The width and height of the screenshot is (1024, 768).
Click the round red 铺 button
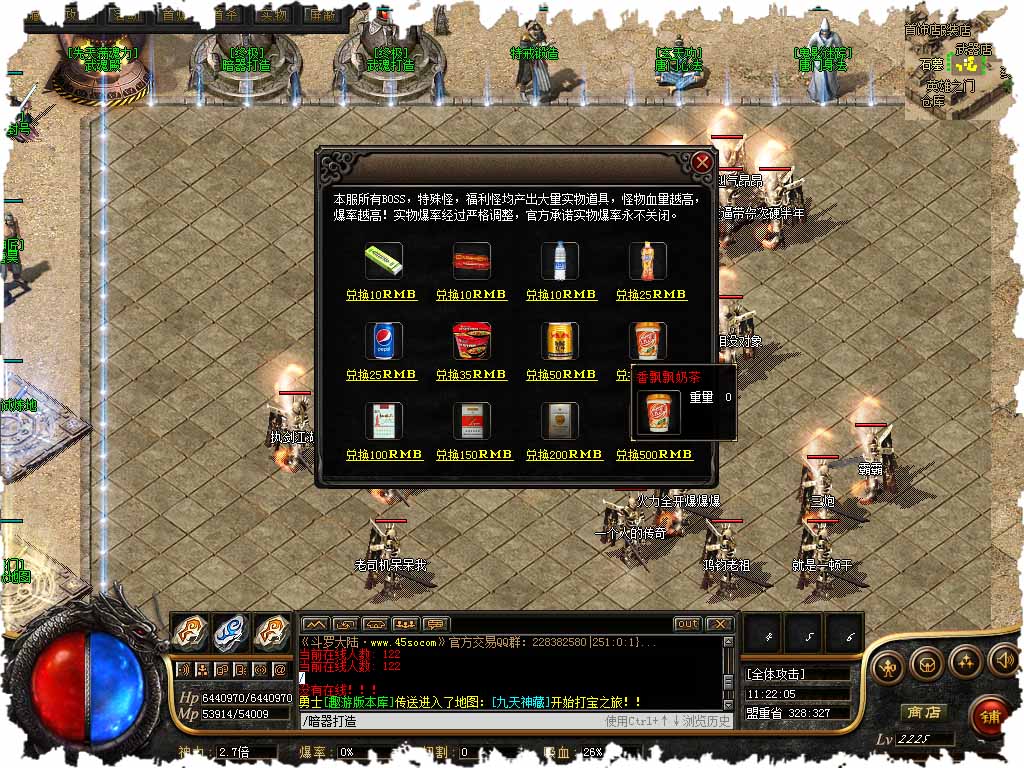click(990, 716)
